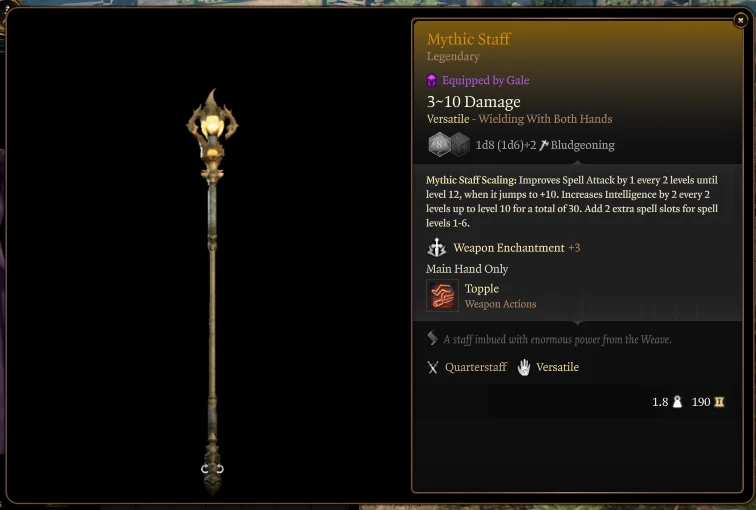Select the Topple weapon action icon
Image resolution: width=756 pixels, height=510 pixels.
coord(442,296)
